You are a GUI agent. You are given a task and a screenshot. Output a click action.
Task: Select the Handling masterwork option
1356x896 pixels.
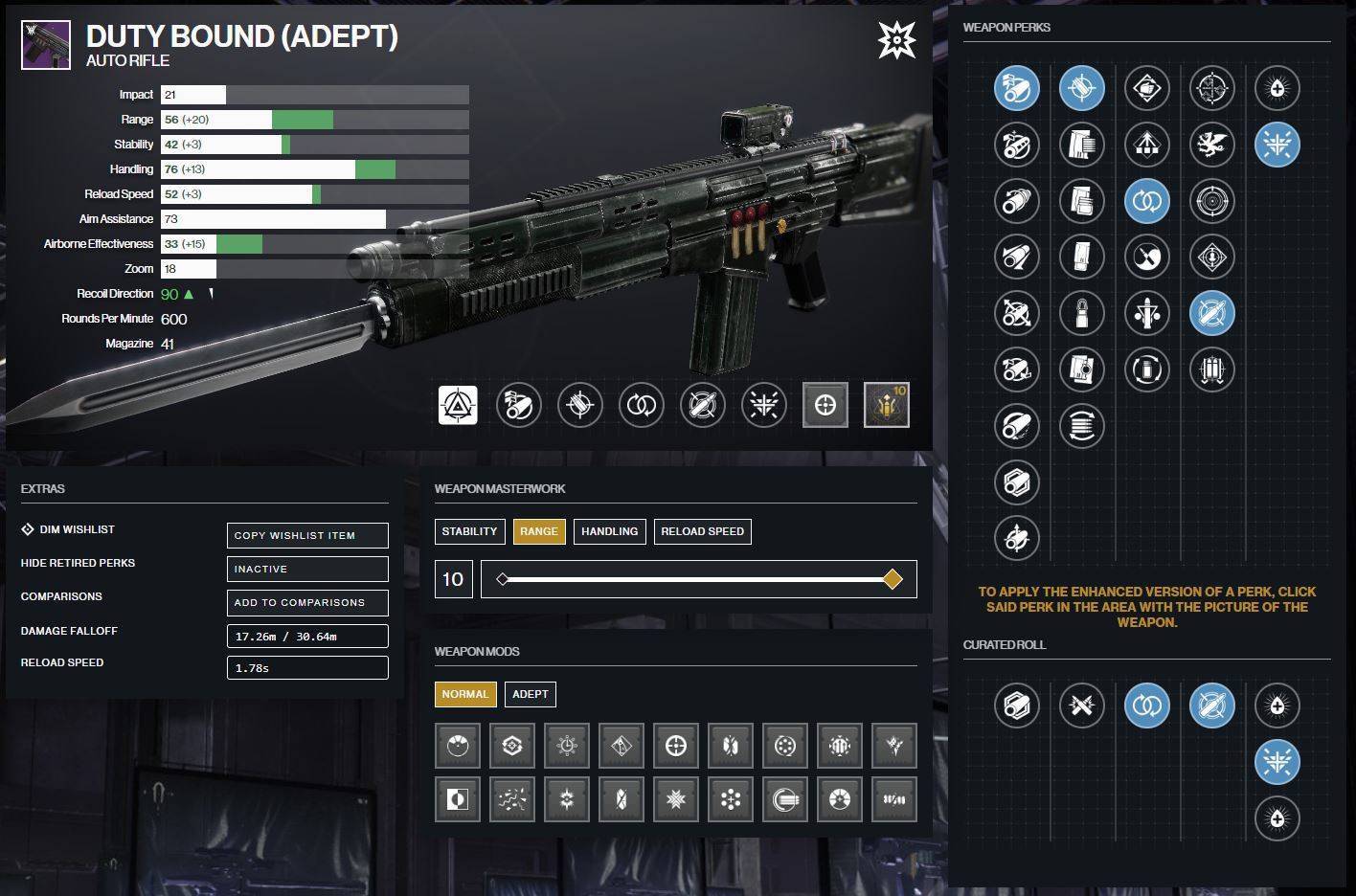[x=609, y=531]
